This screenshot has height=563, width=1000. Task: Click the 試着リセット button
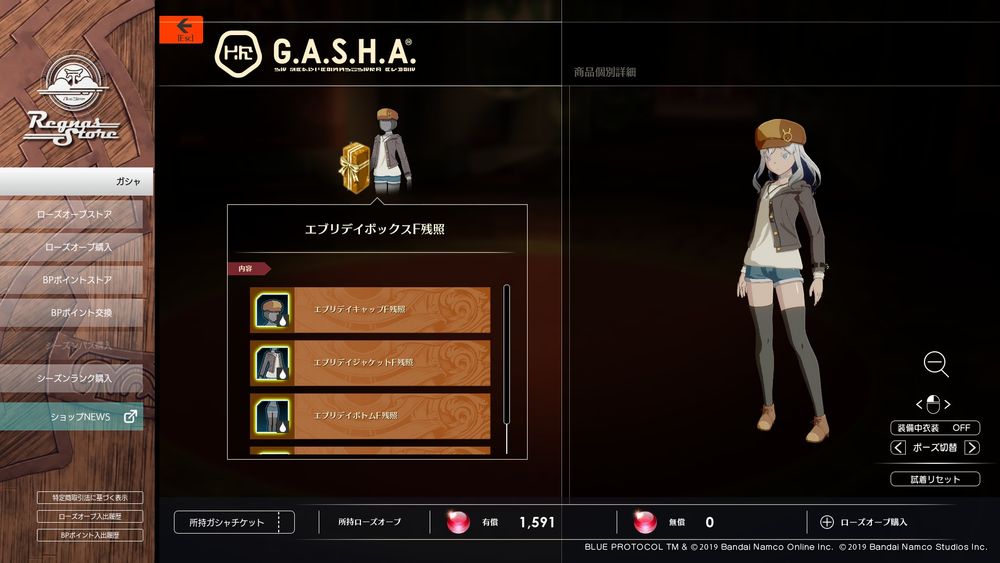click(x=934, y=479)
